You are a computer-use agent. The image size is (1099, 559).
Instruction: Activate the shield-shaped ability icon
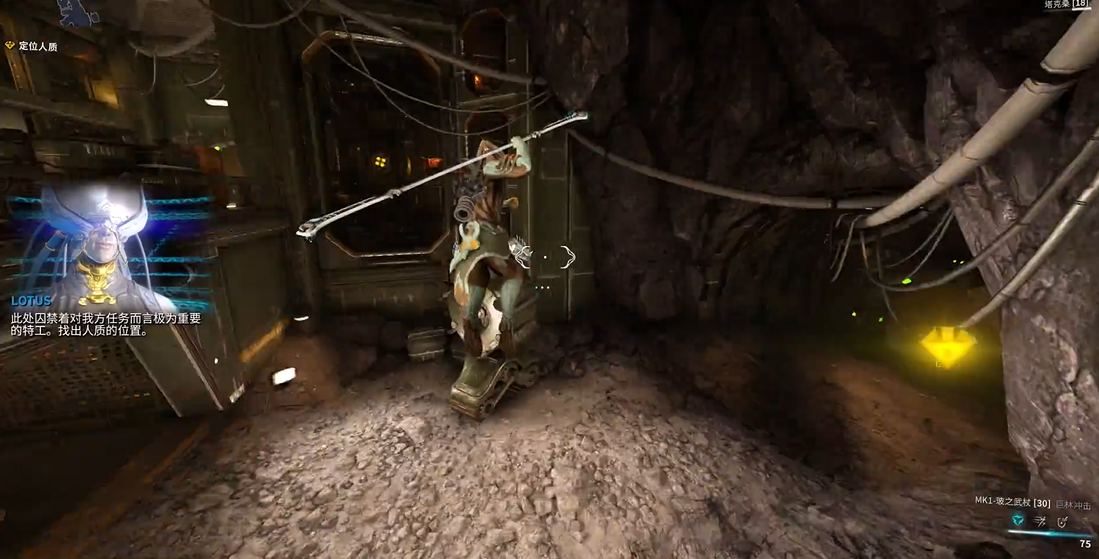[x=1062, y=521]
